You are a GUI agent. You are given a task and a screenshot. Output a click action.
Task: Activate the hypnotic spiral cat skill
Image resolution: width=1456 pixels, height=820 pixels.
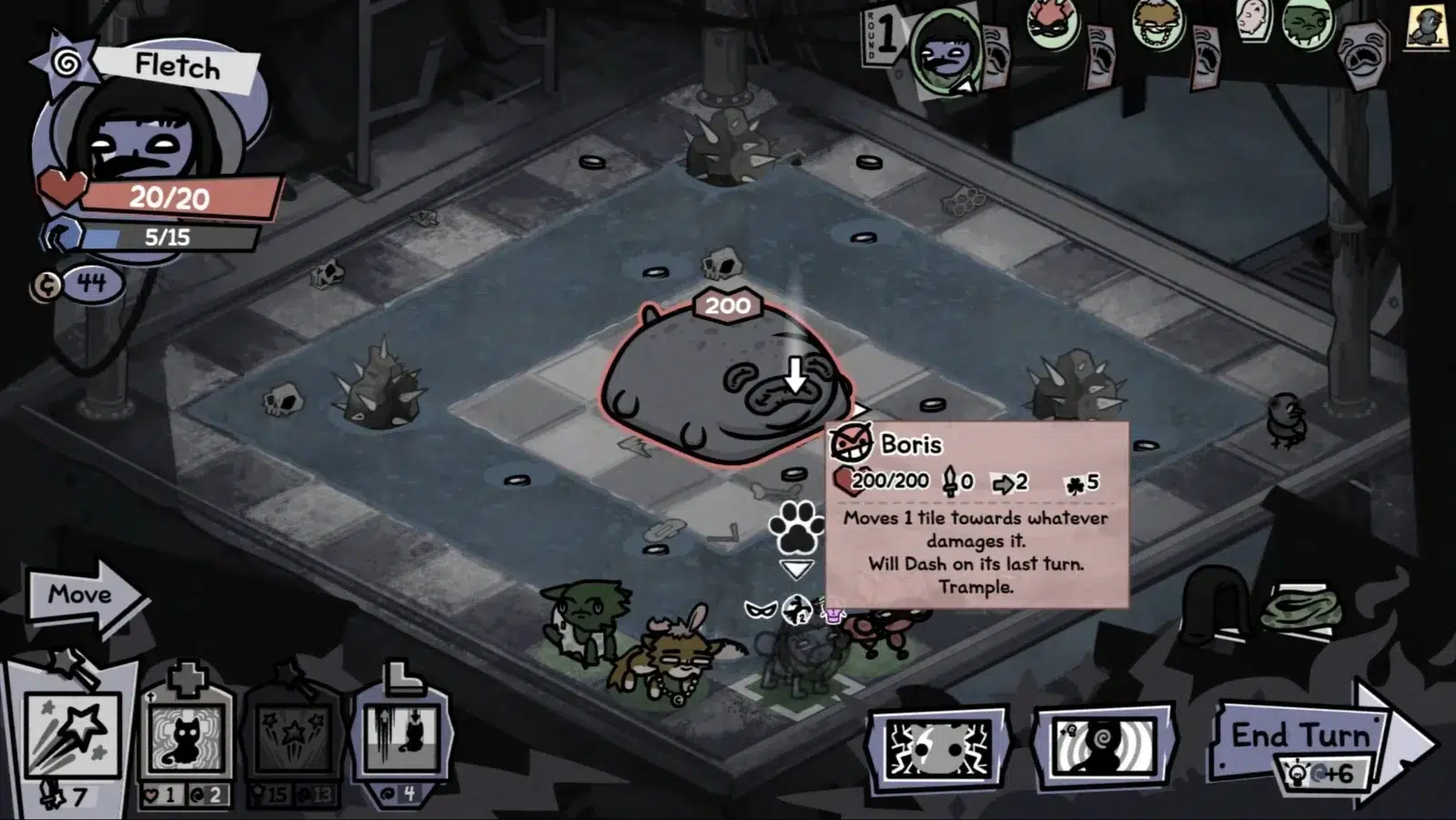click(x=1104, y=748)
